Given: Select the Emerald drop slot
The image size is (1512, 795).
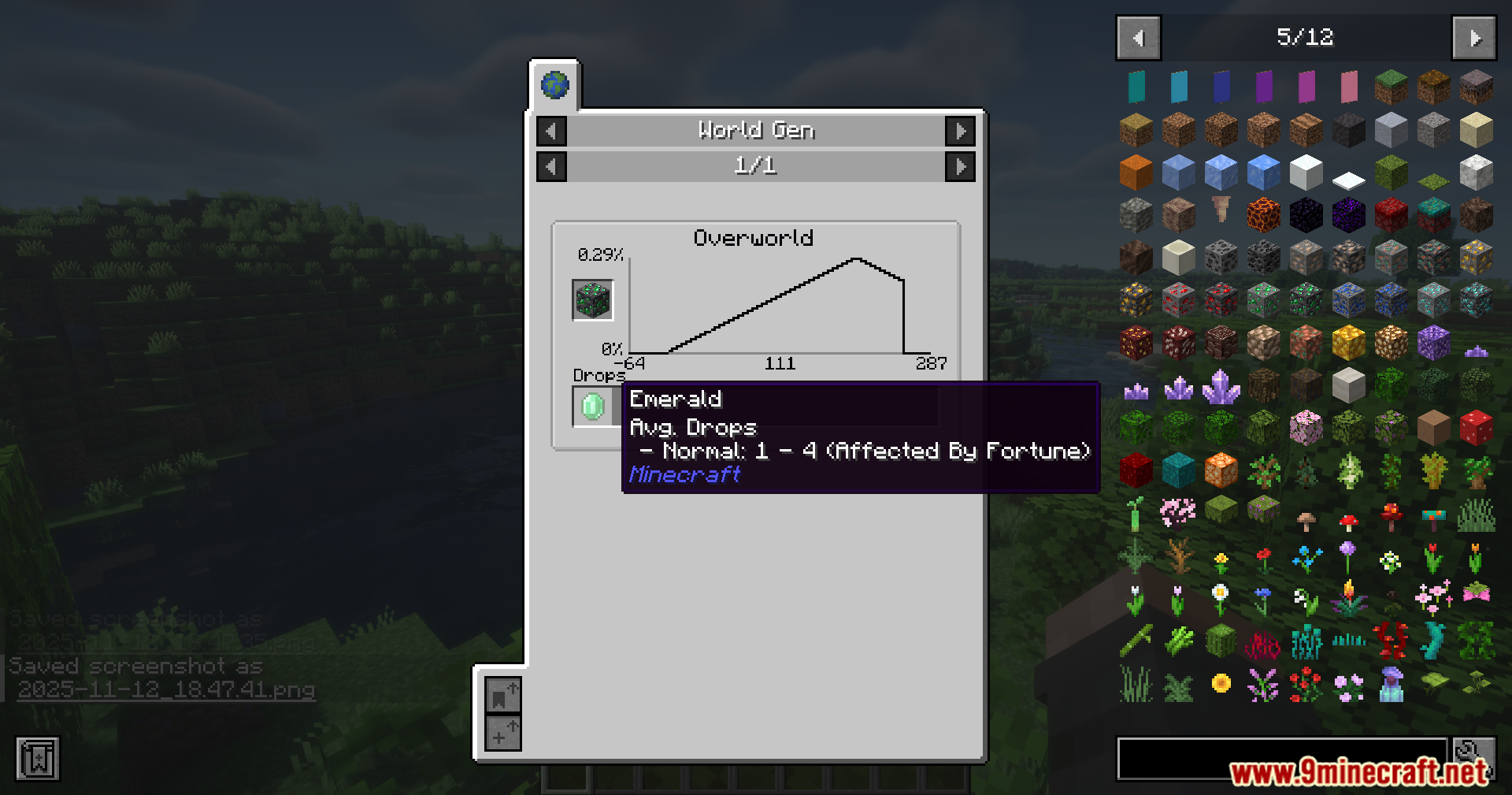Looking at the screenshot, I should (593, 407).
